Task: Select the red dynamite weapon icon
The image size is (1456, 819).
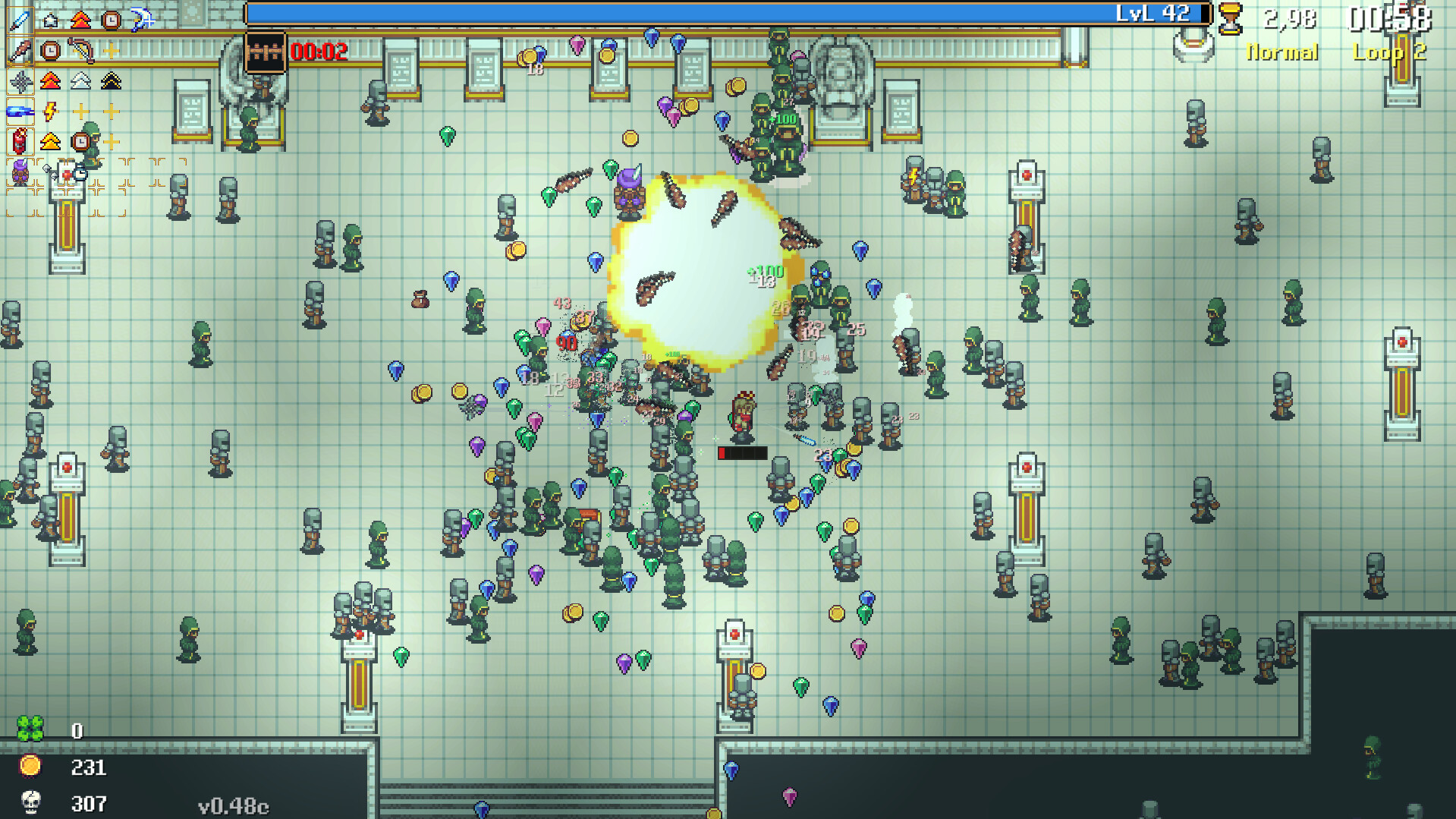Action: [x=19, y=140]
